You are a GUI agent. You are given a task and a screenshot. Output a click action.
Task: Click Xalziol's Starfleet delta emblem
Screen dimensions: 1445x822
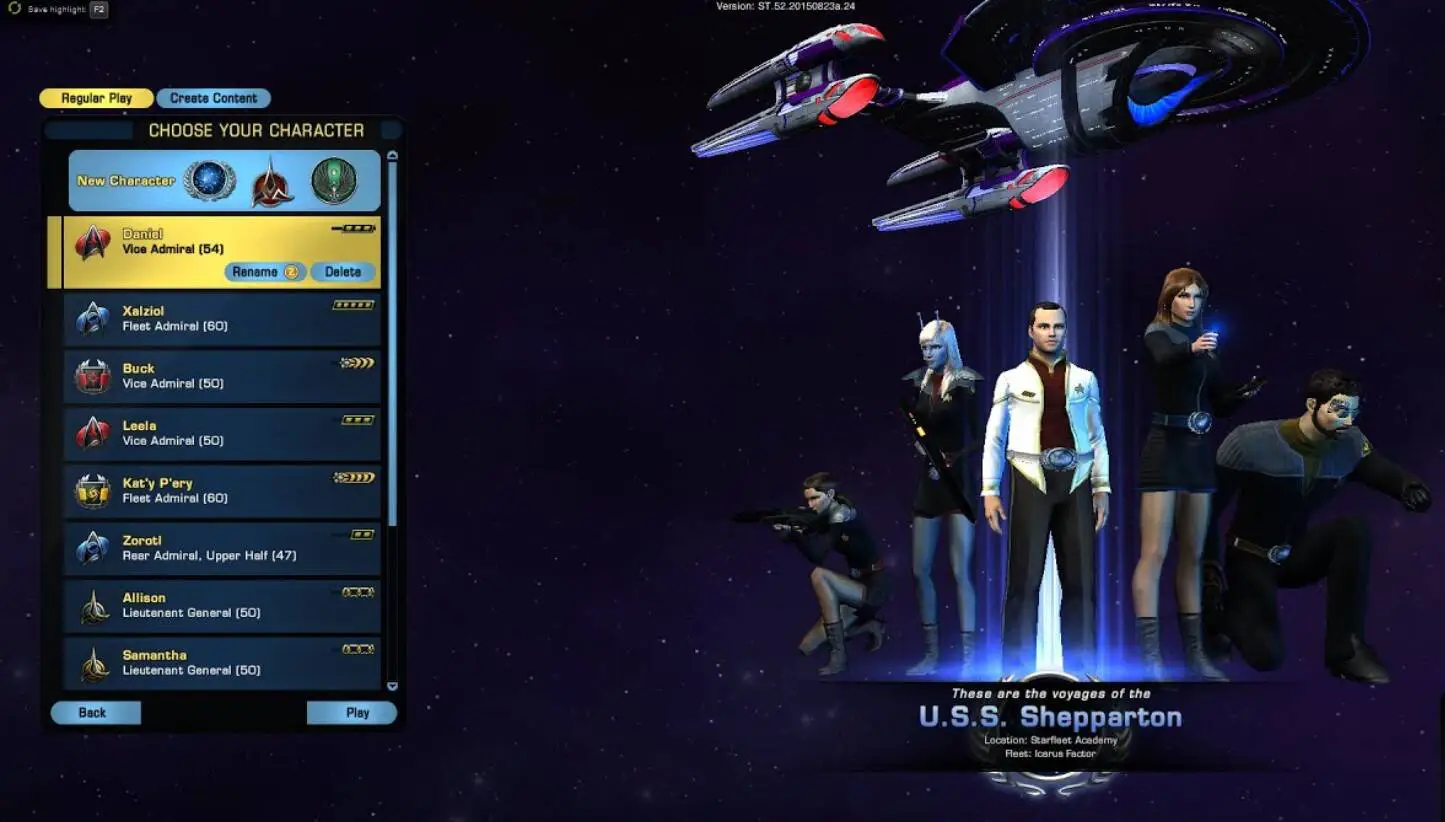(93, 317)
